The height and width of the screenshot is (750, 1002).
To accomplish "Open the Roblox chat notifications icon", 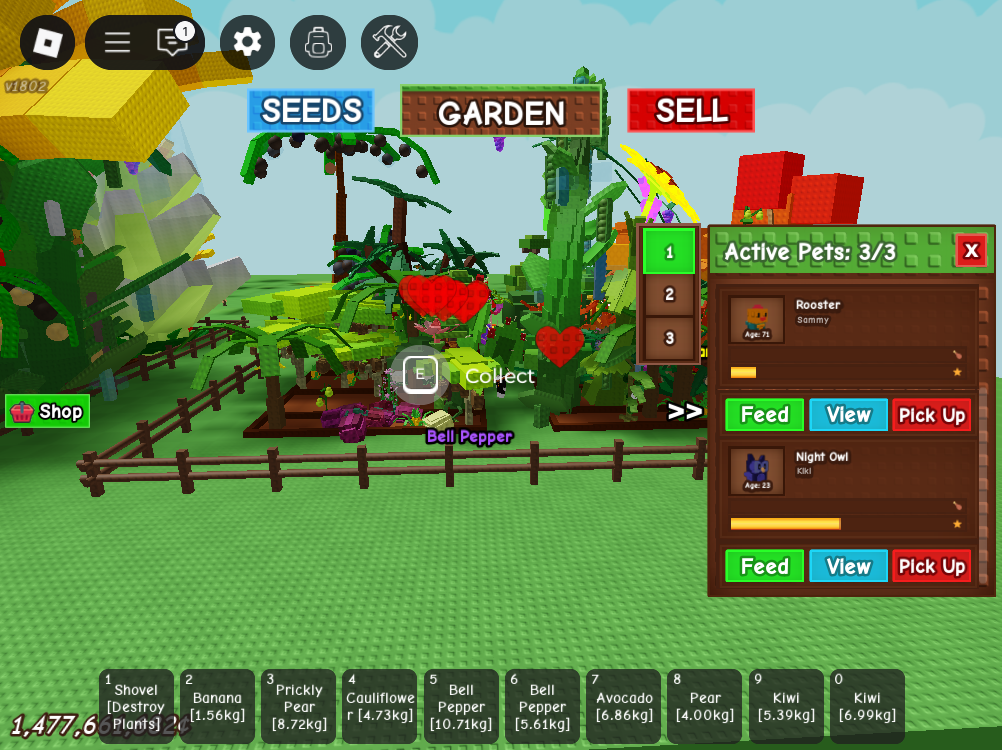I will [x=173, y=42].
